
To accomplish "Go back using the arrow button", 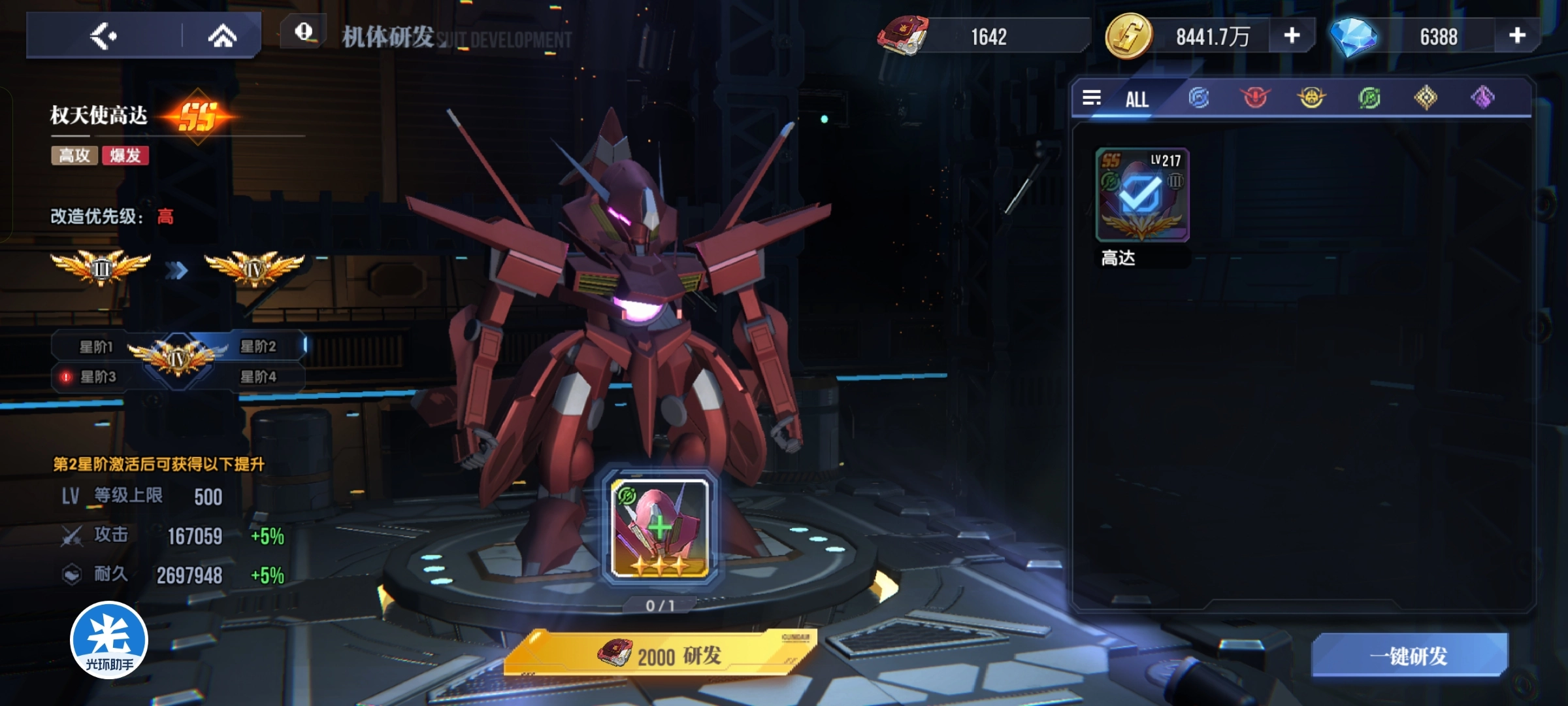I will [x=103, y=36].
